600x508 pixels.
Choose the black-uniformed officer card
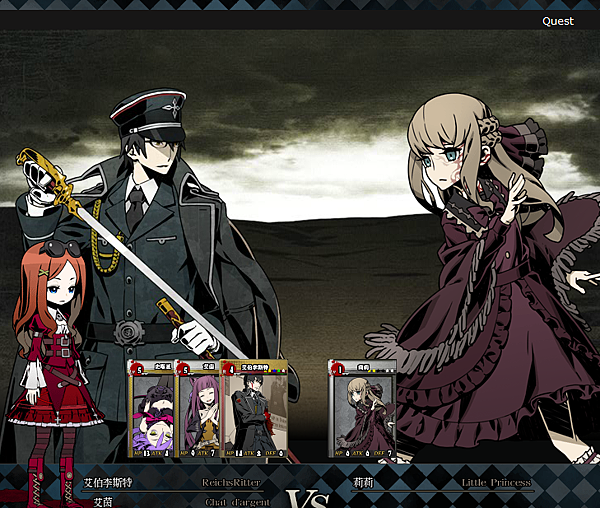point(254,412)
